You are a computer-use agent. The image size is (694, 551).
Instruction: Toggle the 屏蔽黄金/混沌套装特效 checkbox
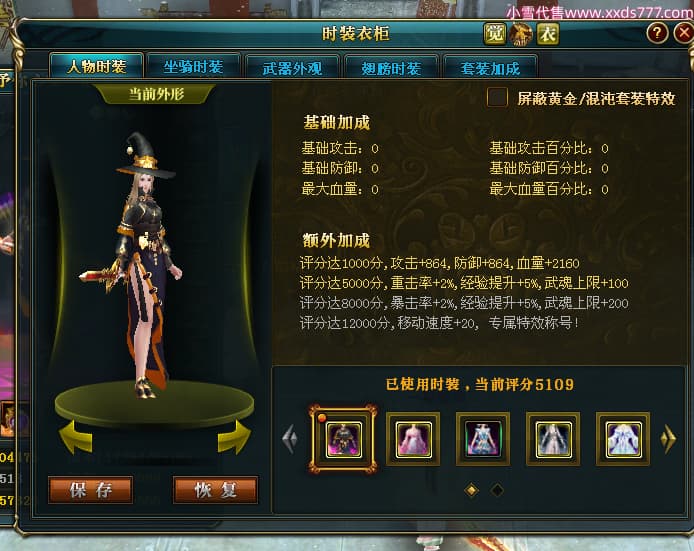click(497, 98)
